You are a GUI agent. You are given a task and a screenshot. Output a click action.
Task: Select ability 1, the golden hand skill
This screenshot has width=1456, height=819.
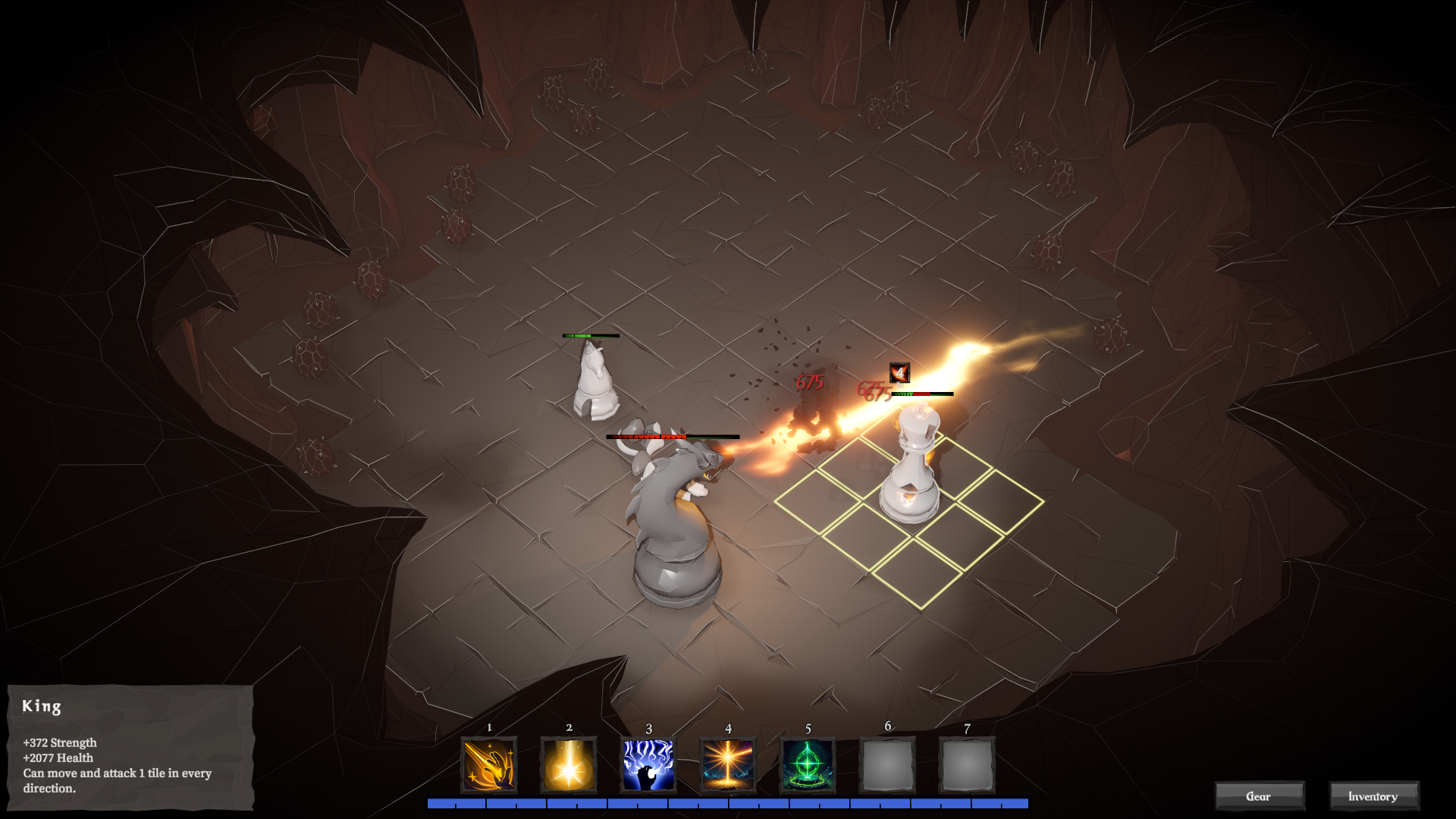tap(488, 765)
